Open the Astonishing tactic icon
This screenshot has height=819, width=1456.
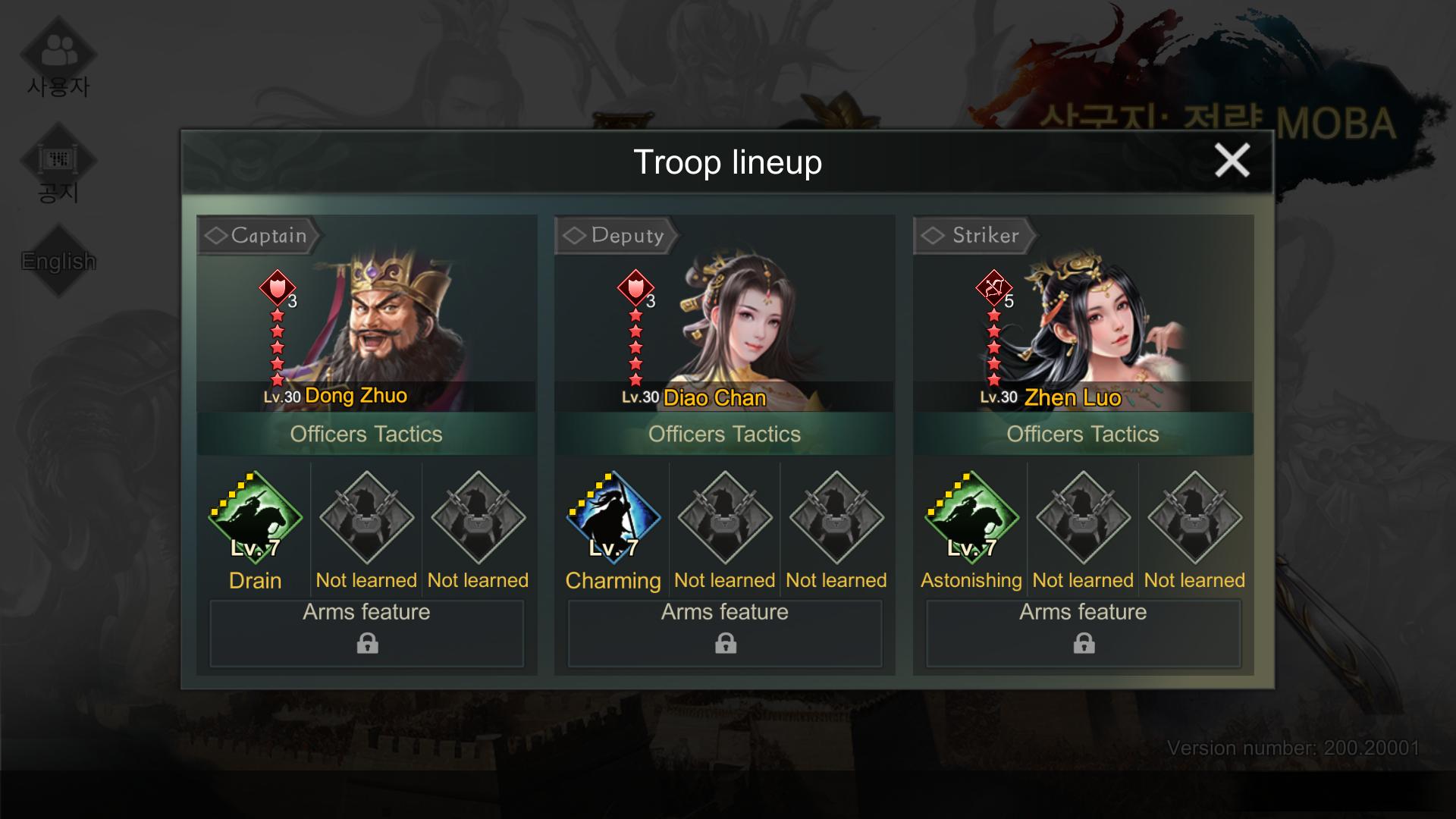[971, 517]
